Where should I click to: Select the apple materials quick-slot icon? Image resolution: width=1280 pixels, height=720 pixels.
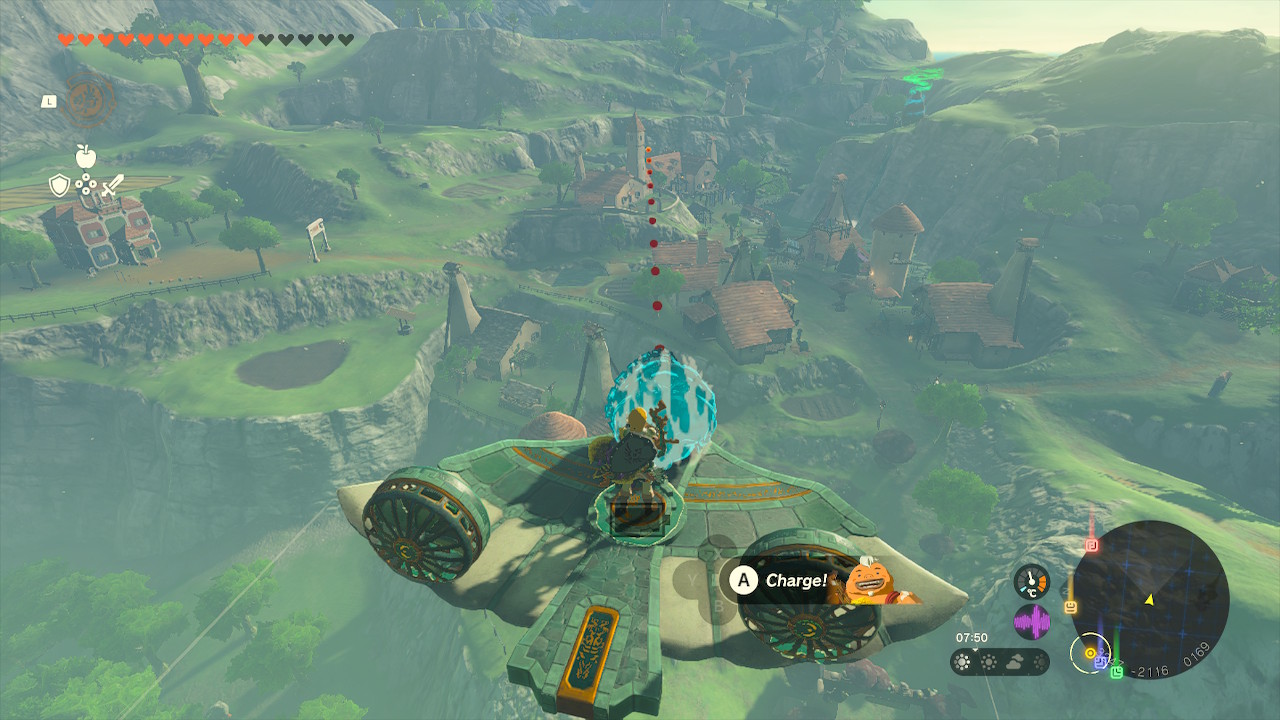click(86, 155)
